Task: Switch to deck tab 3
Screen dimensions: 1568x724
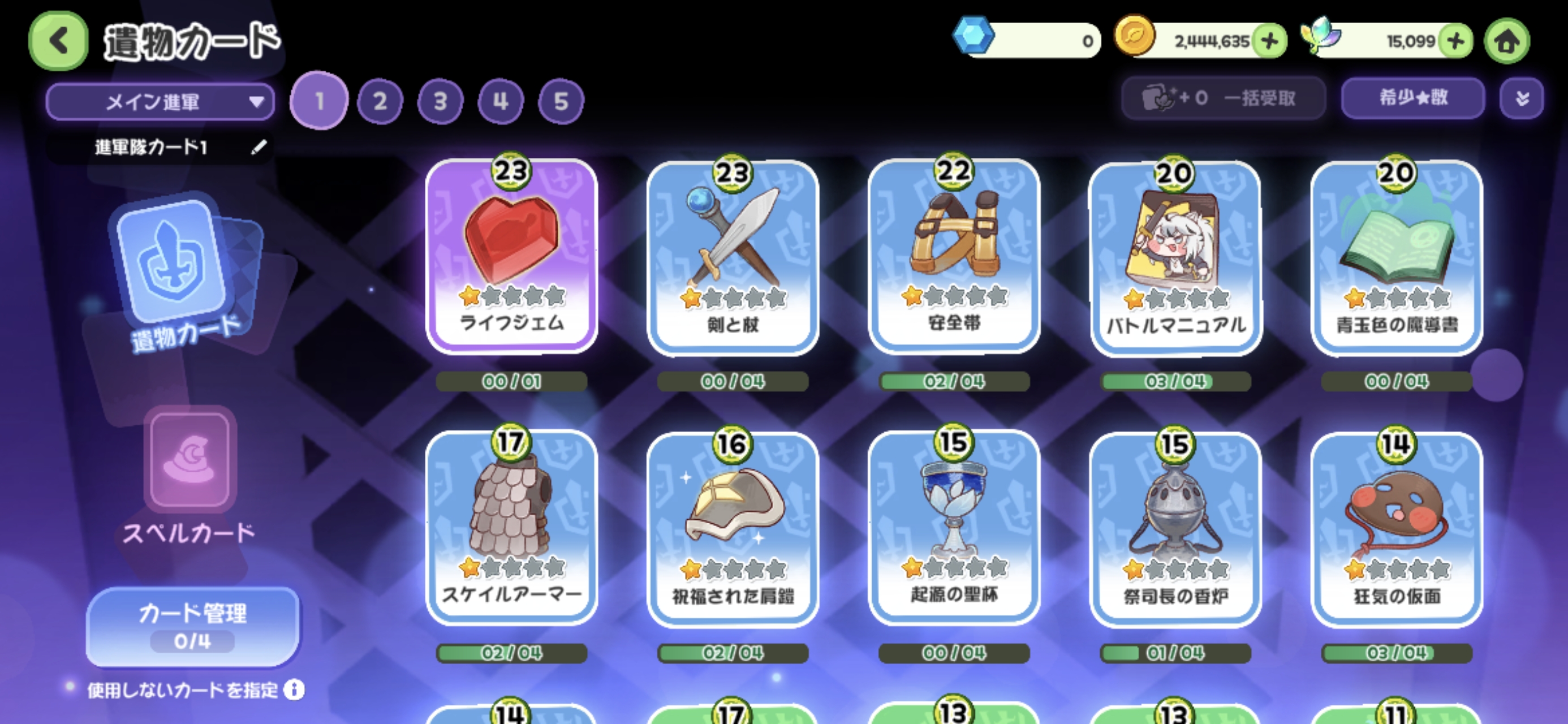Action: (440, 101)
